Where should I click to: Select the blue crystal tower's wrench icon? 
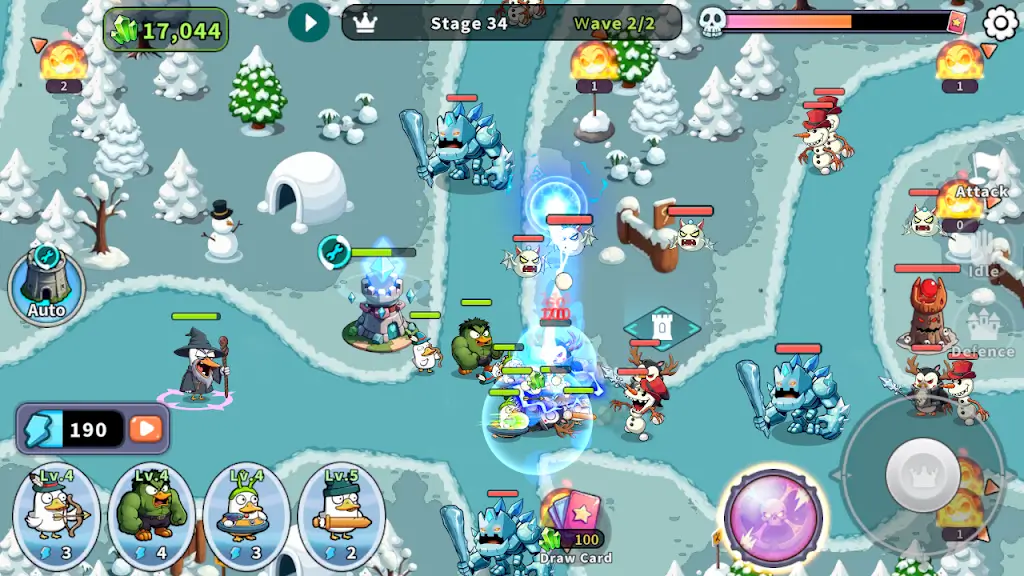pyautogui.click(x=334, y=250)
